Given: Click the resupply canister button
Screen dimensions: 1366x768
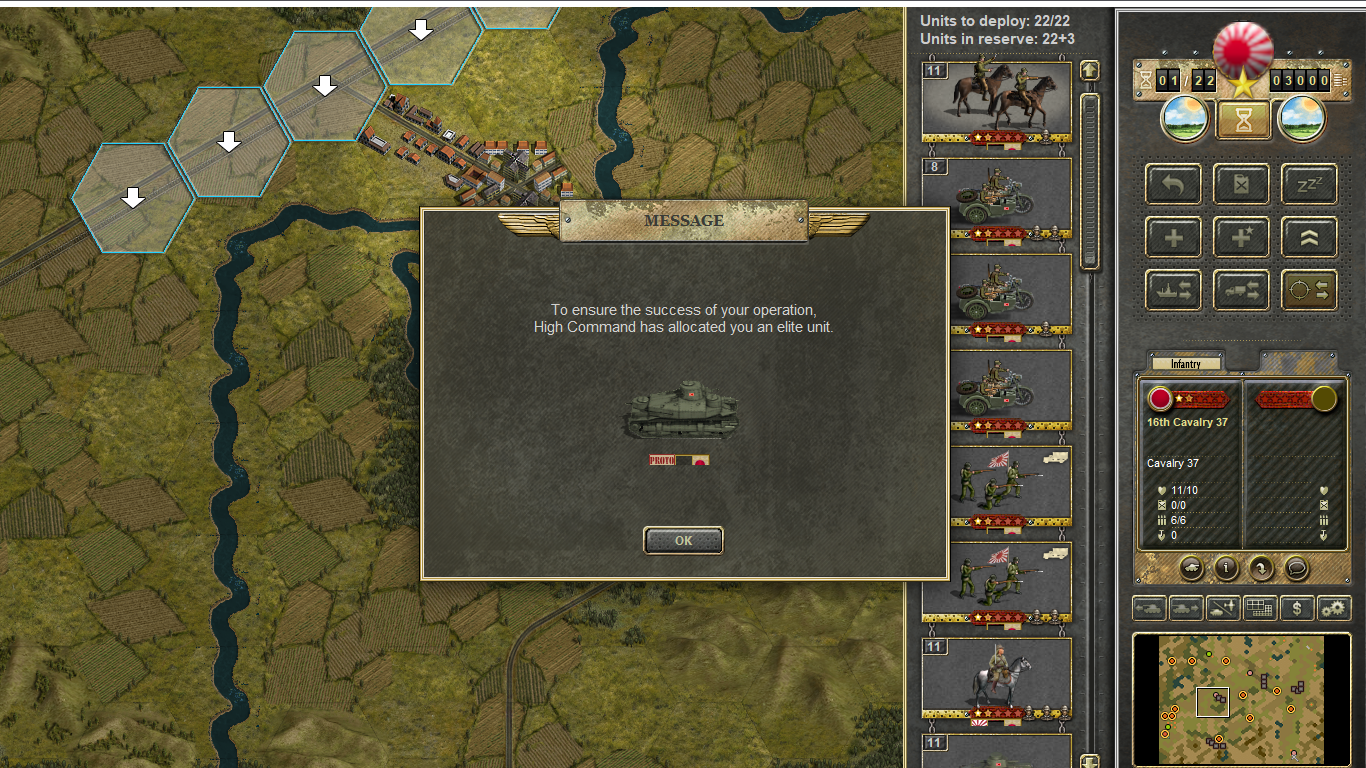Looking at the screenshot, I should coord(1241,185).
